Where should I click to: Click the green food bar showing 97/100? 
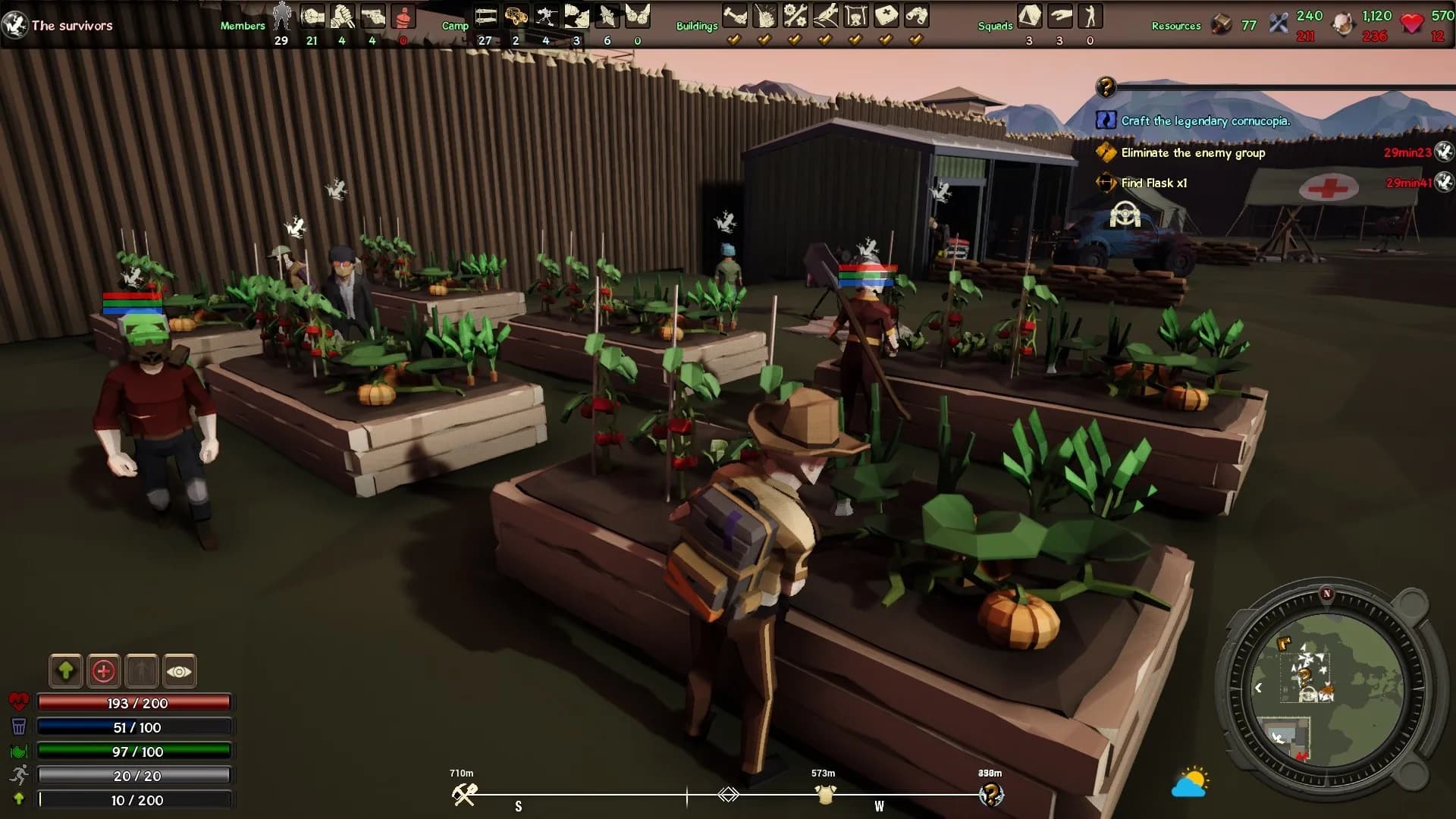[134, 752]
